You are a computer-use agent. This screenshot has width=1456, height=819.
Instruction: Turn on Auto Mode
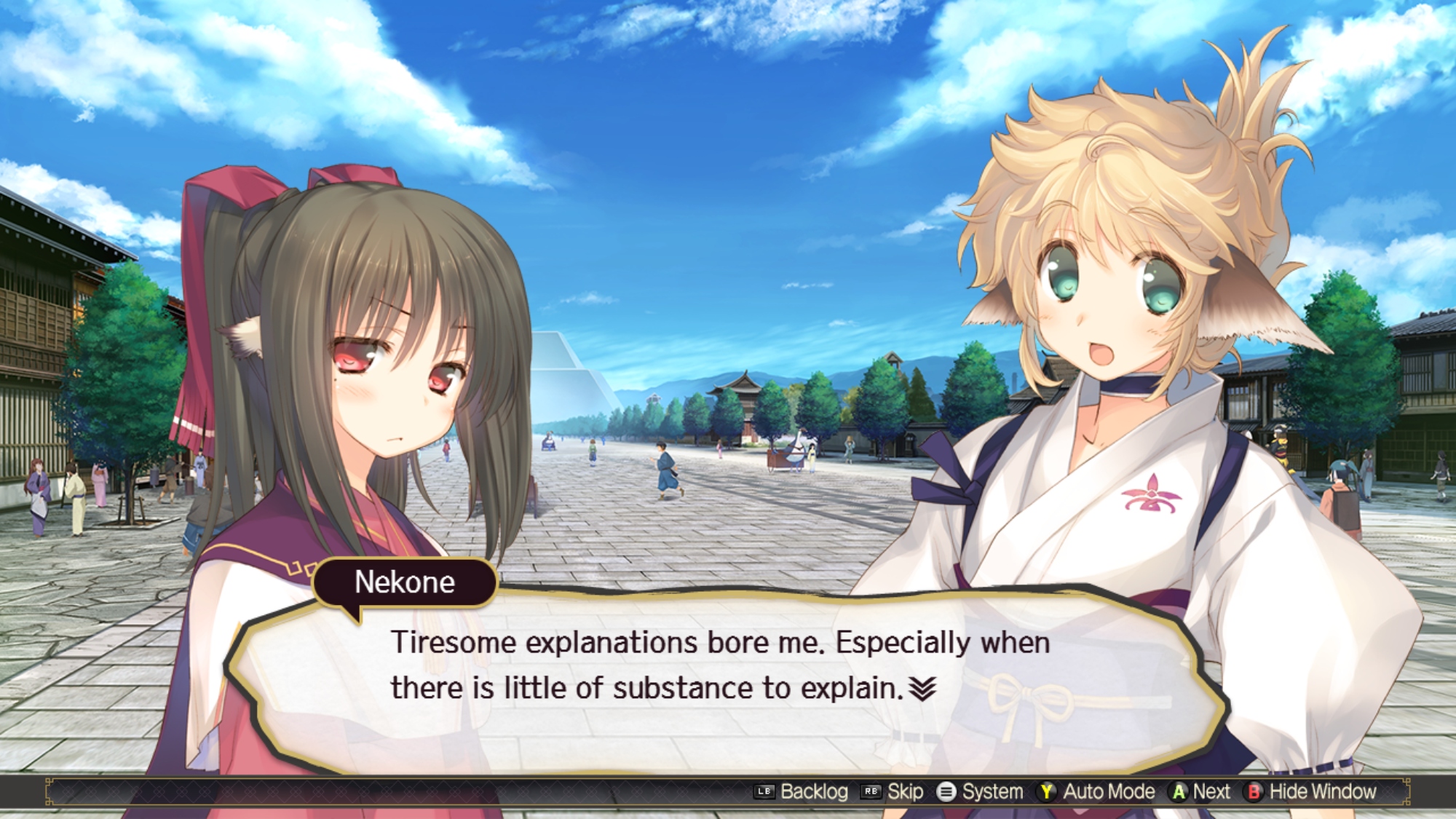pyautogui.click(x=1096, y=791)
